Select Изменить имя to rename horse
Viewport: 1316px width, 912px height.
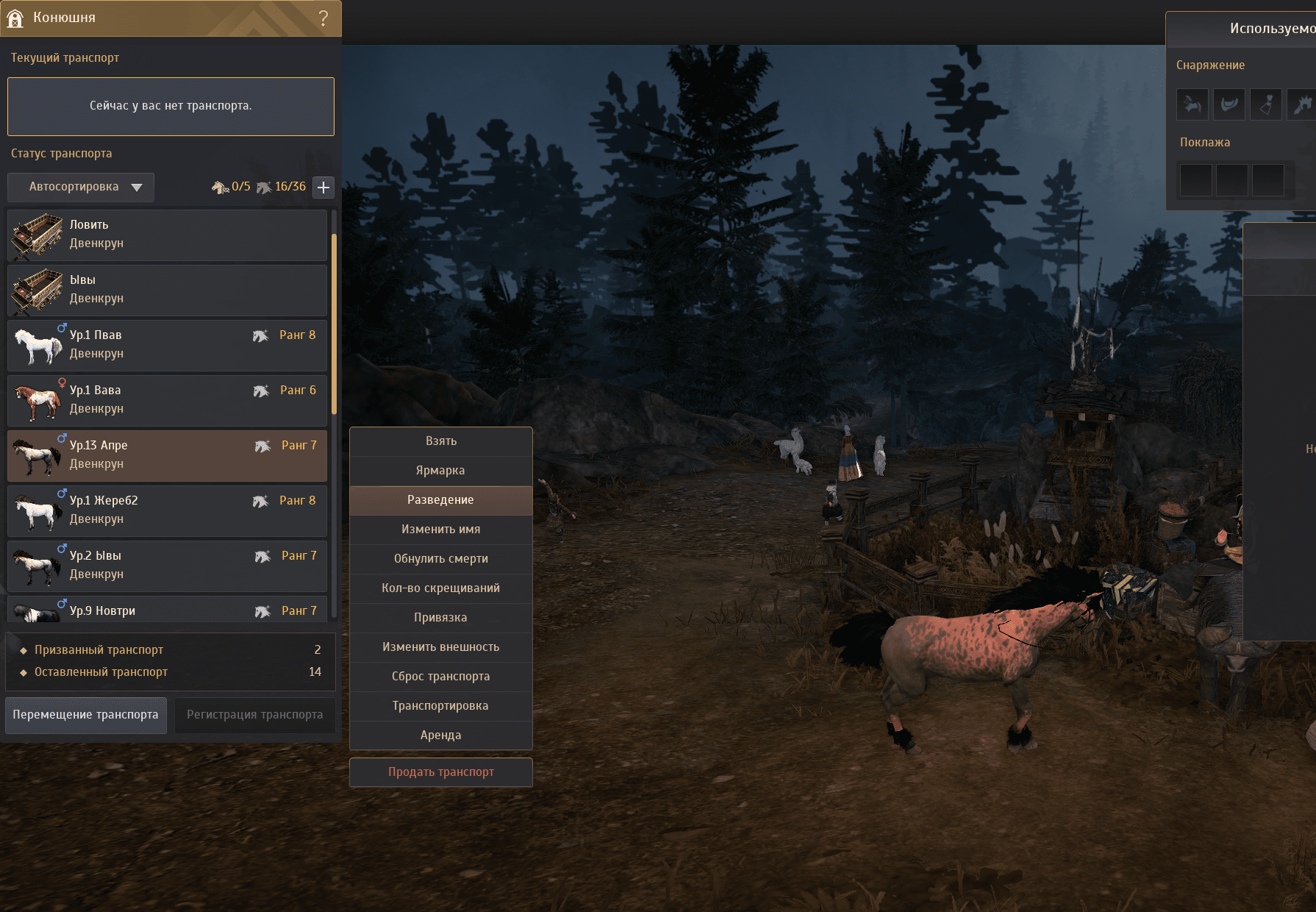(440, 530)
